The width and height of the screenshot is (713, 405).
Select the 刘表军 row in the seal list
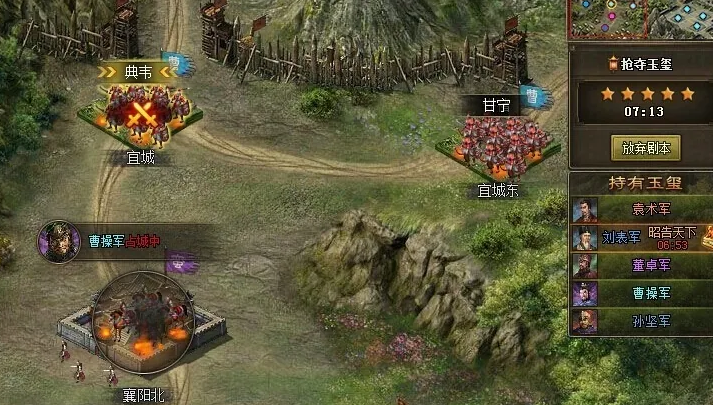642,238
